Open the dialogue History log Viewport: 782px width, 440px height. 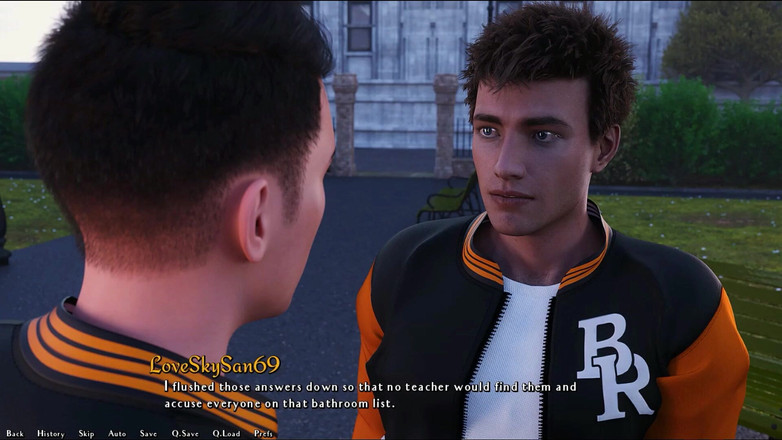50,433
